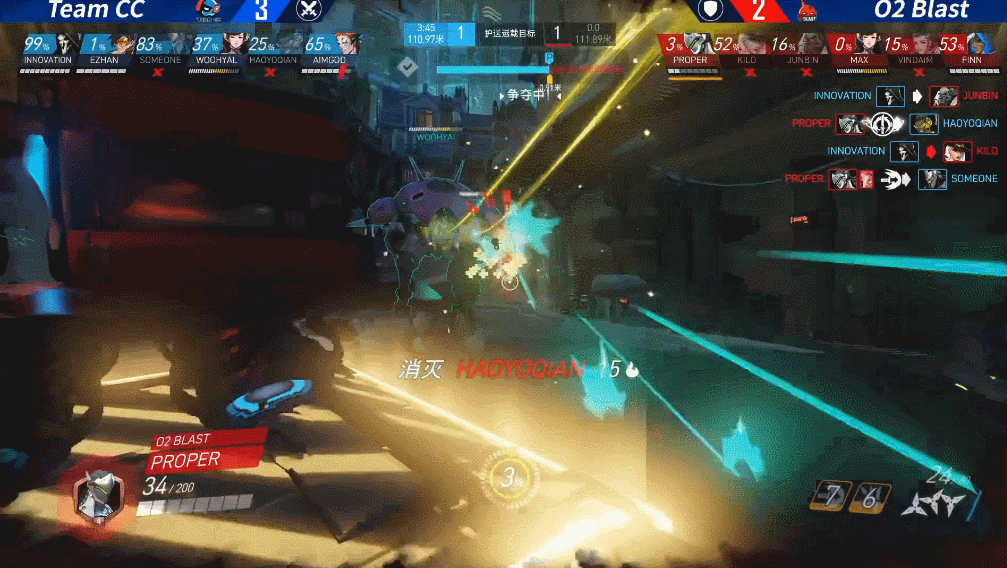1007x568 pixels.
Task: Click the Swift Strike ability icon showing 7
Action: (827, 496)
